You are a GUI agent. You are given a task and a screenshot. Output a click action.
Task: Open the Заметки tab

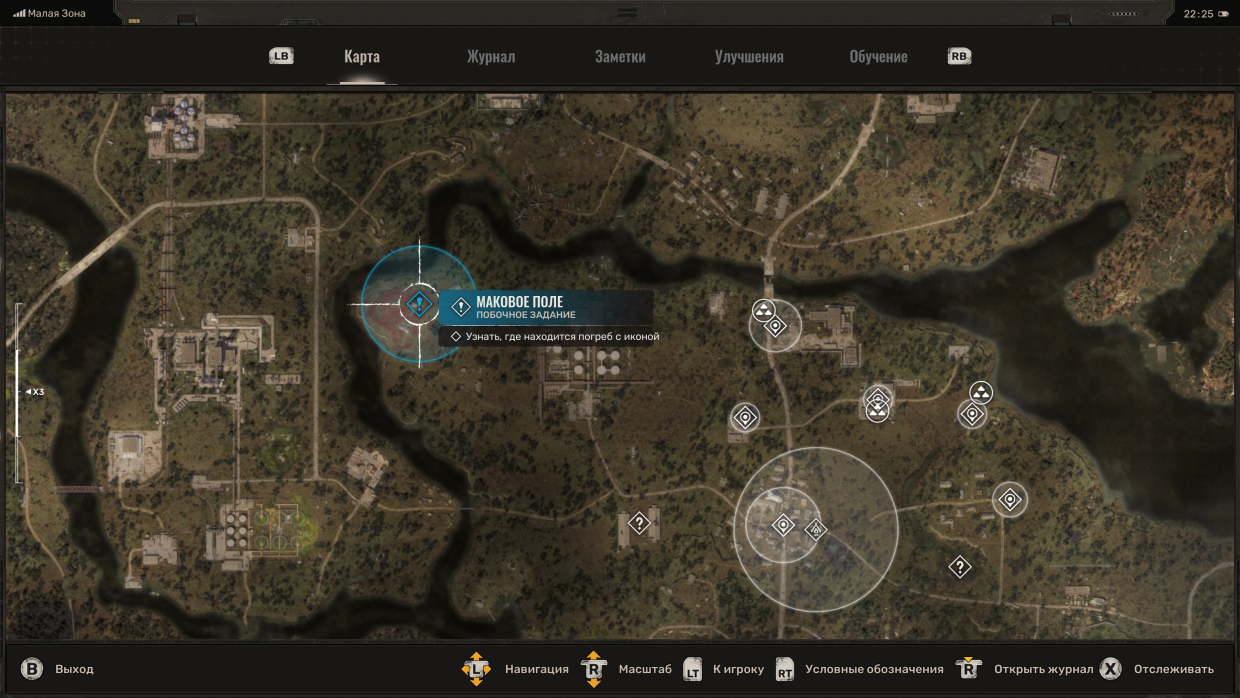point(620,57)
